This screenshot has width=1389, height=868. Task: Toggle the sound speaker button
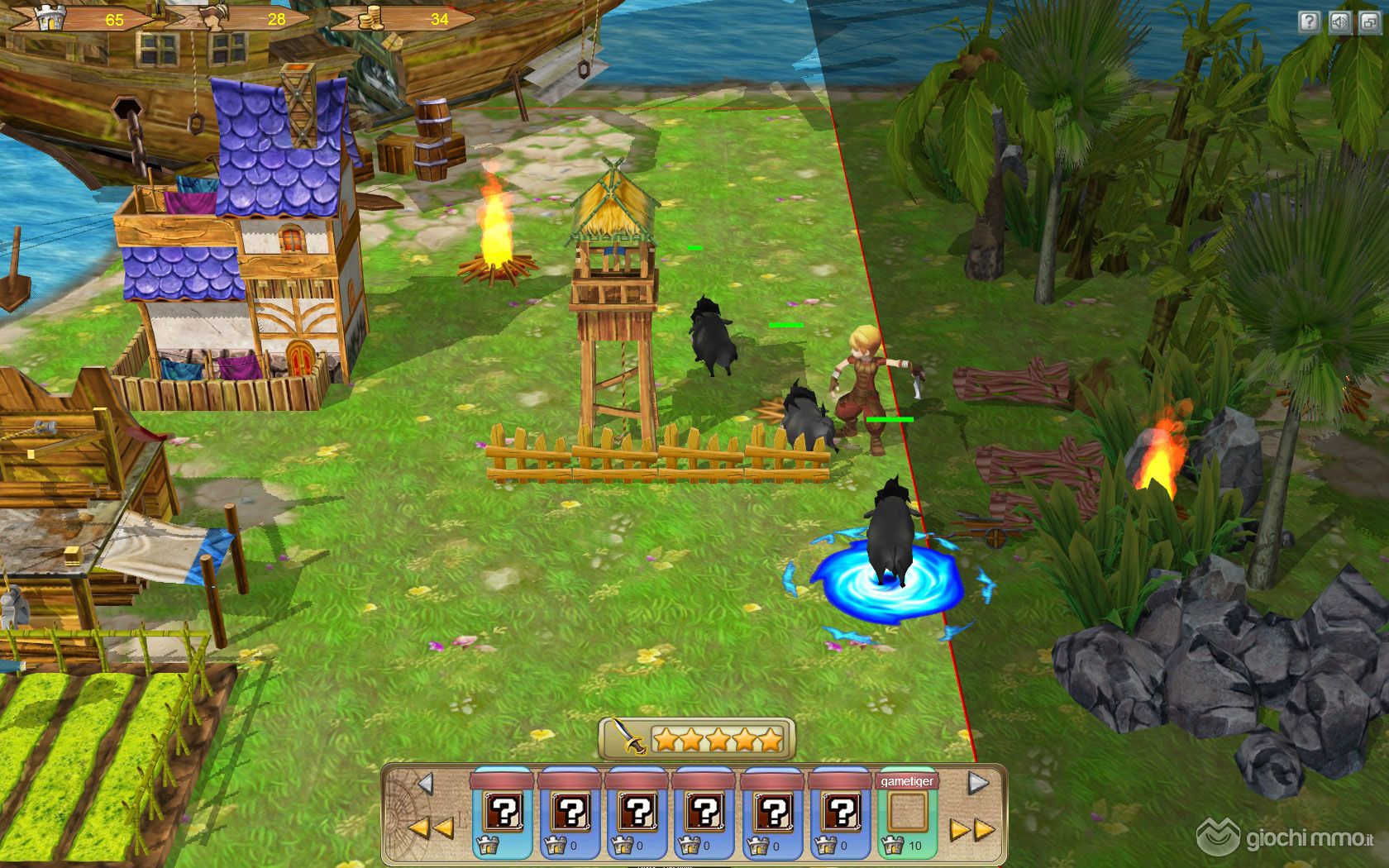(1339, 21)
